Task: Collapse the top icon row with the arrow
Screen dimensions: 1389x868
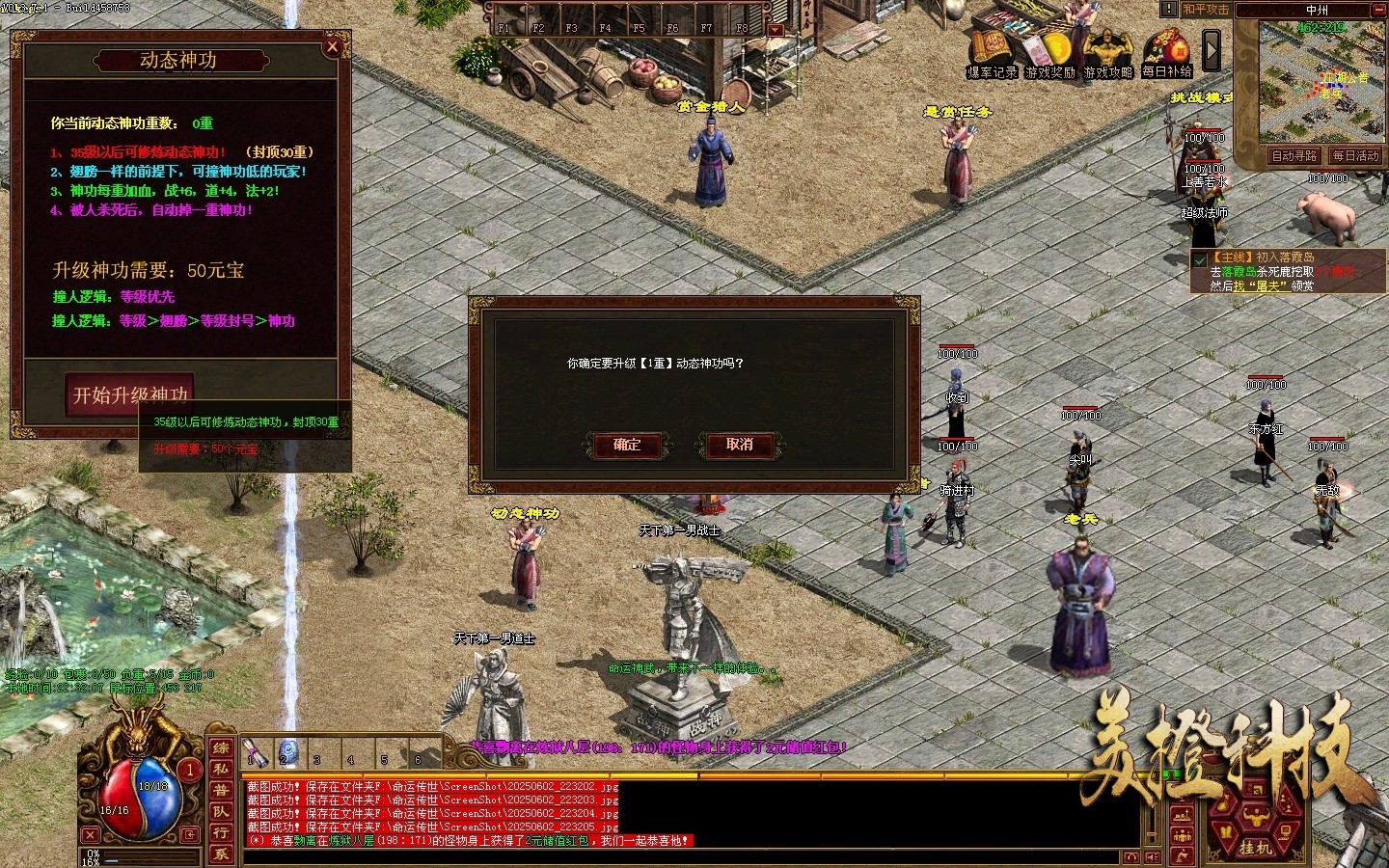Action: coord(1212,50)
